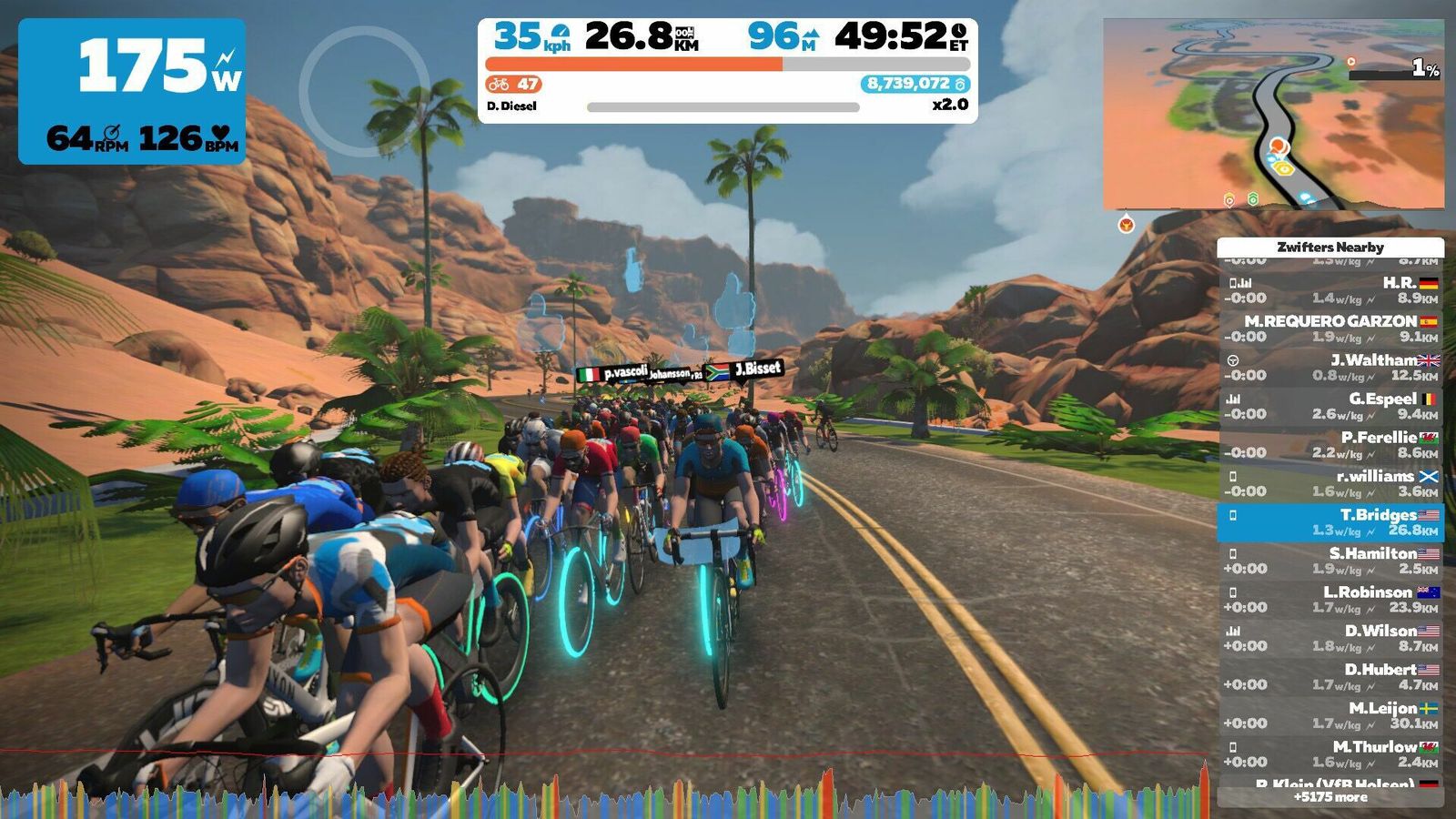Click the empty power-up ring
Image resolution: width=1456 pixels, height=819 pixels.
coord(364,91)
